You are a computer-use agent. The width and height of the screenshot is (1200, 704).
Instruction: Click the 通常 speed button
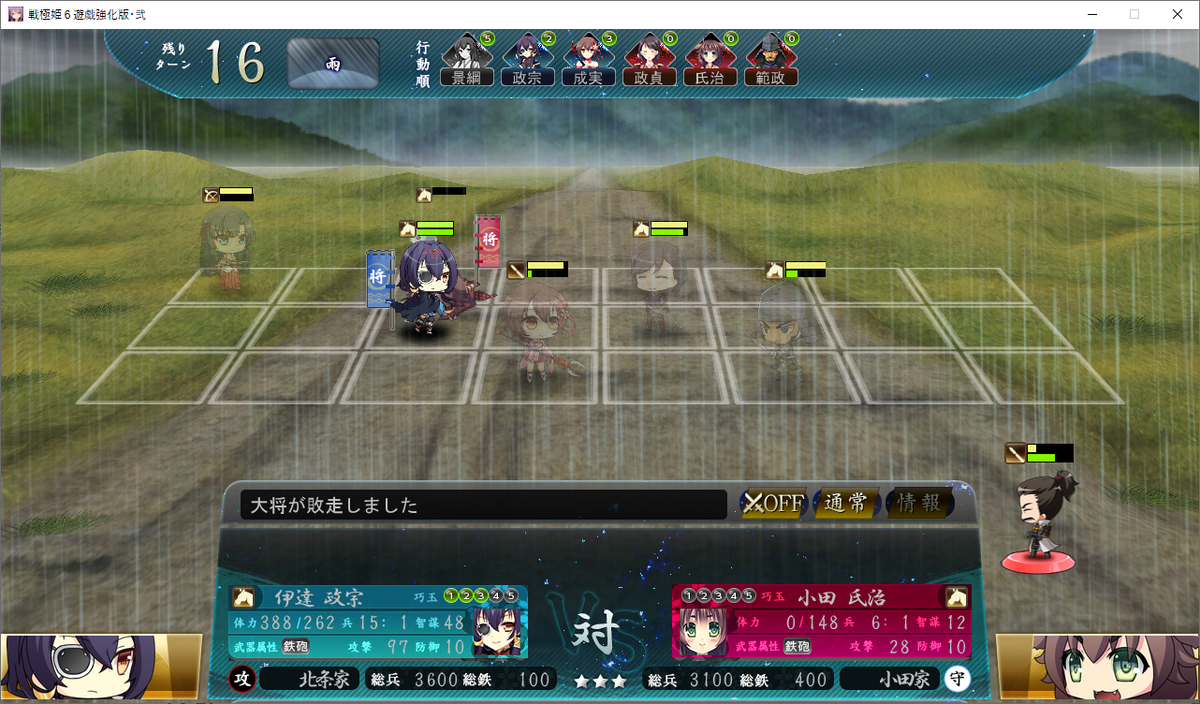point(846,503)
